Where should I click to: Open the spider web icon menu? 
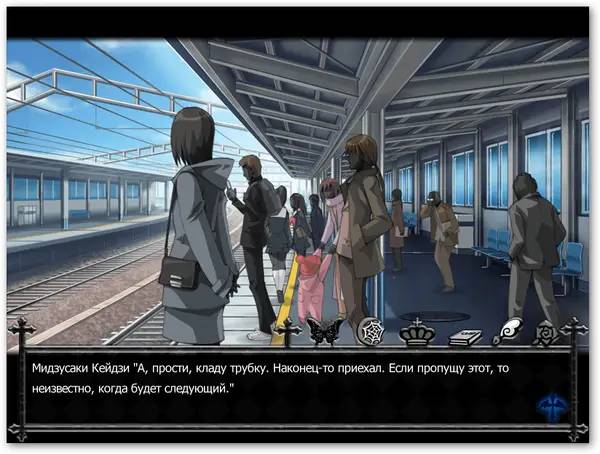[369, 331]
